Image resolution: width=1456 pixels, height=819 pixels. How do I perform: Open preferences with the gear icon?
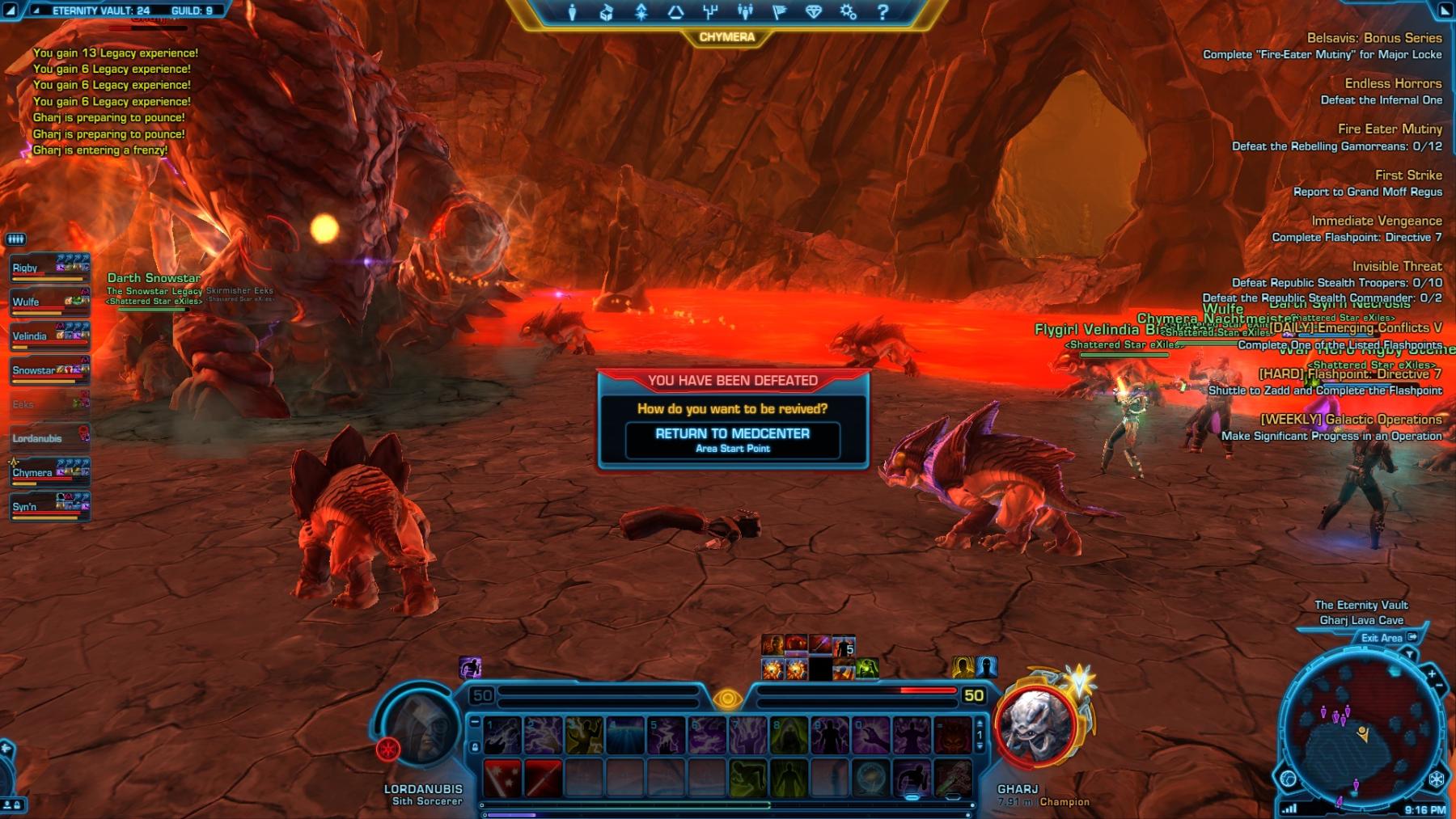848,12
